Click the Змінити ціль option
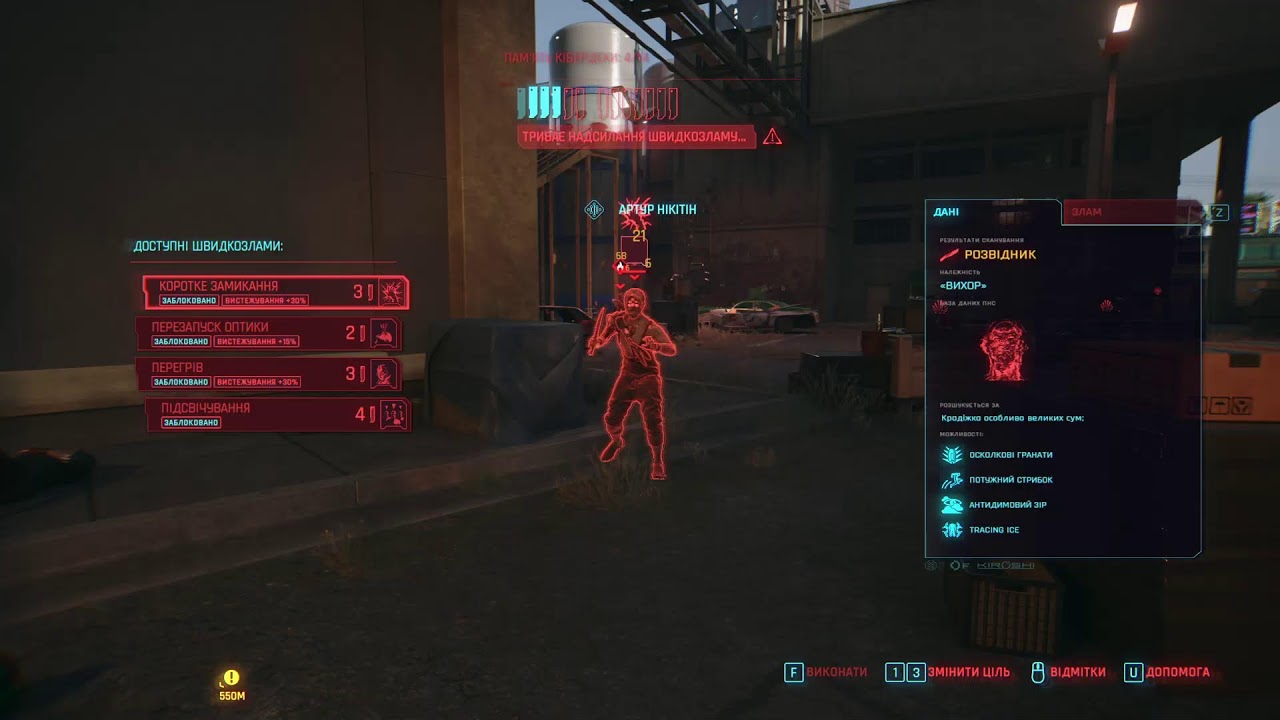This screenshot has height=720, width=1280. click(x=948, y=673)
